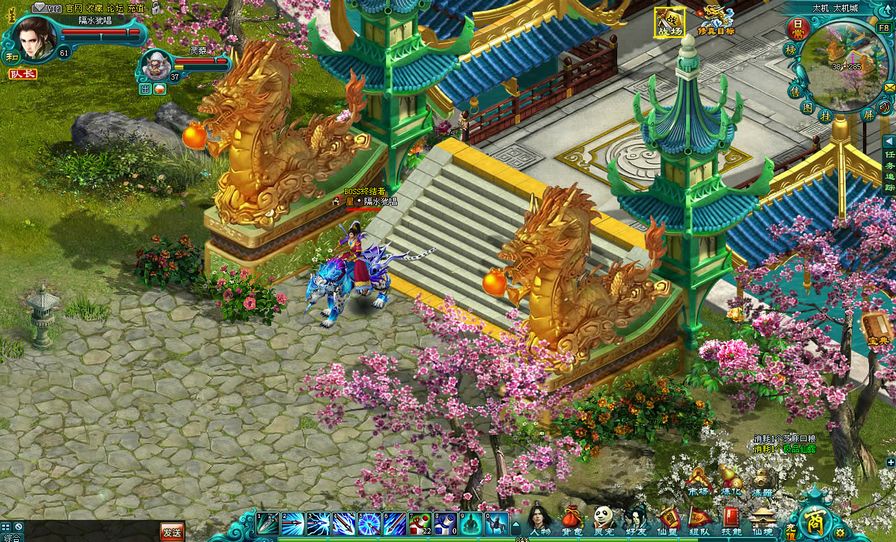Open the 市场 market icon
The width and height of the screenshot is (896, 542).
(x=698, y=480)
